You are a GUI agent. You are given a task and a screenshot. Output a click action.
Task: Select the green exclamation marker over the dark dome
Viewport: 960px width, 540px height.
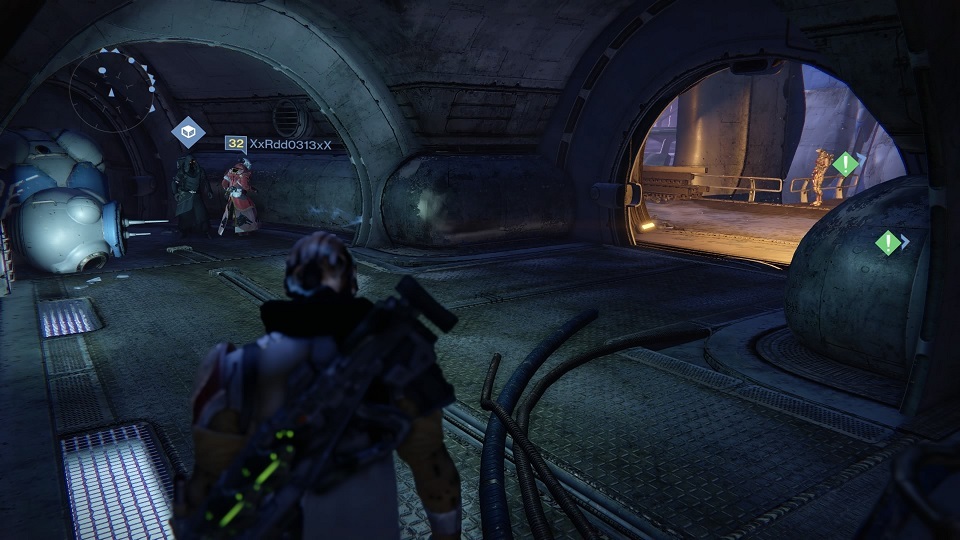(x=887, y=242)
